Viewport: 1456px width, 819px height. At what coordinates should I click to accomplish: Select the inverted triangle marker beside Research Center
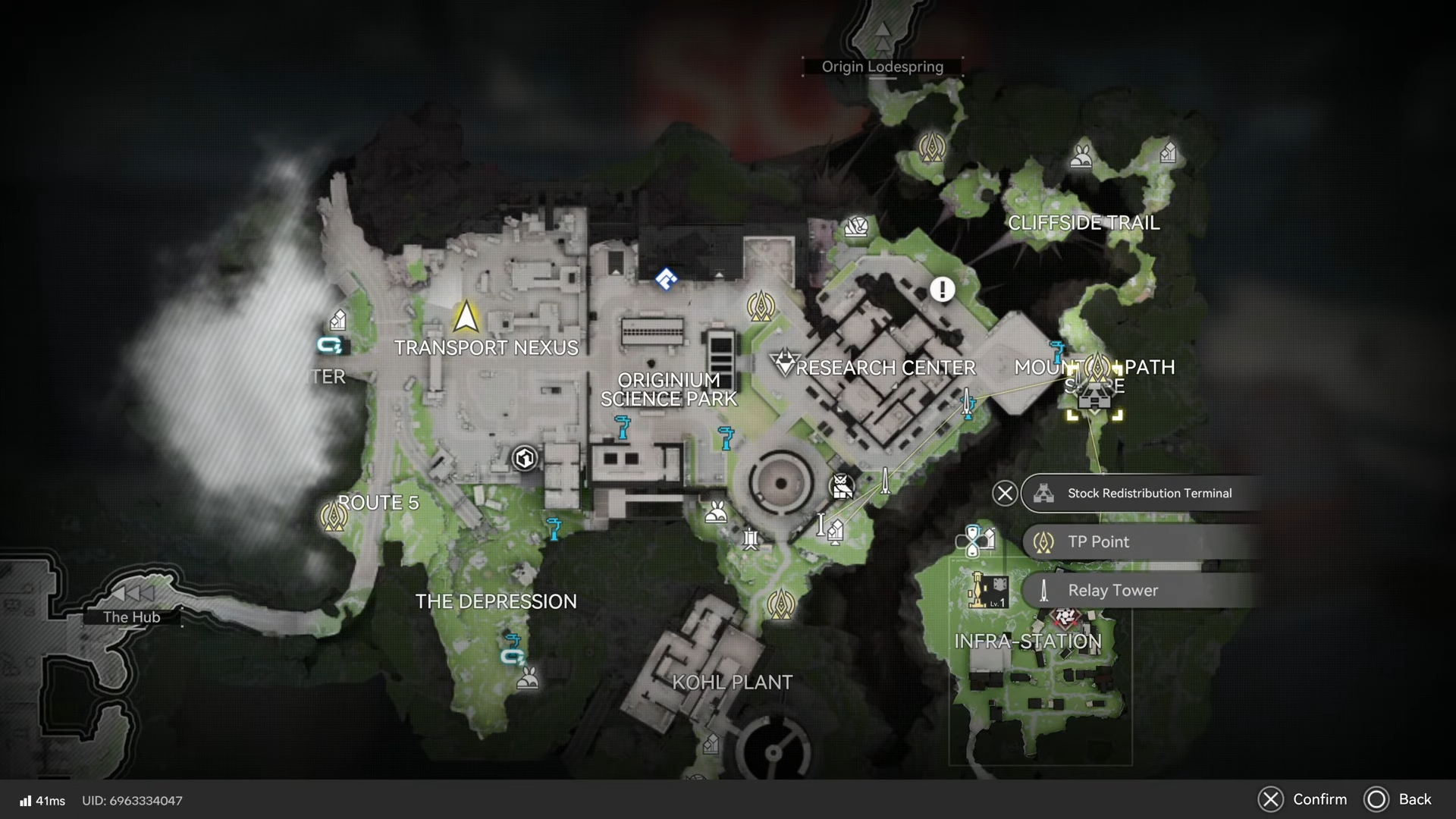(785, 362)
